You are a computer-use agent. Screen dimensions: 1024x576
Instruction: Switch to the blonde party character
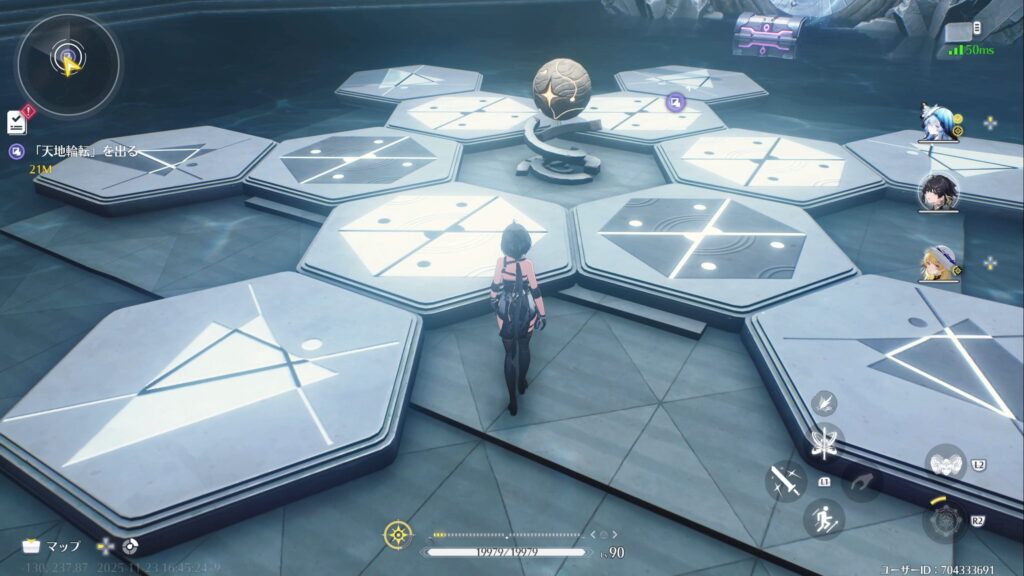click(938, 262)
